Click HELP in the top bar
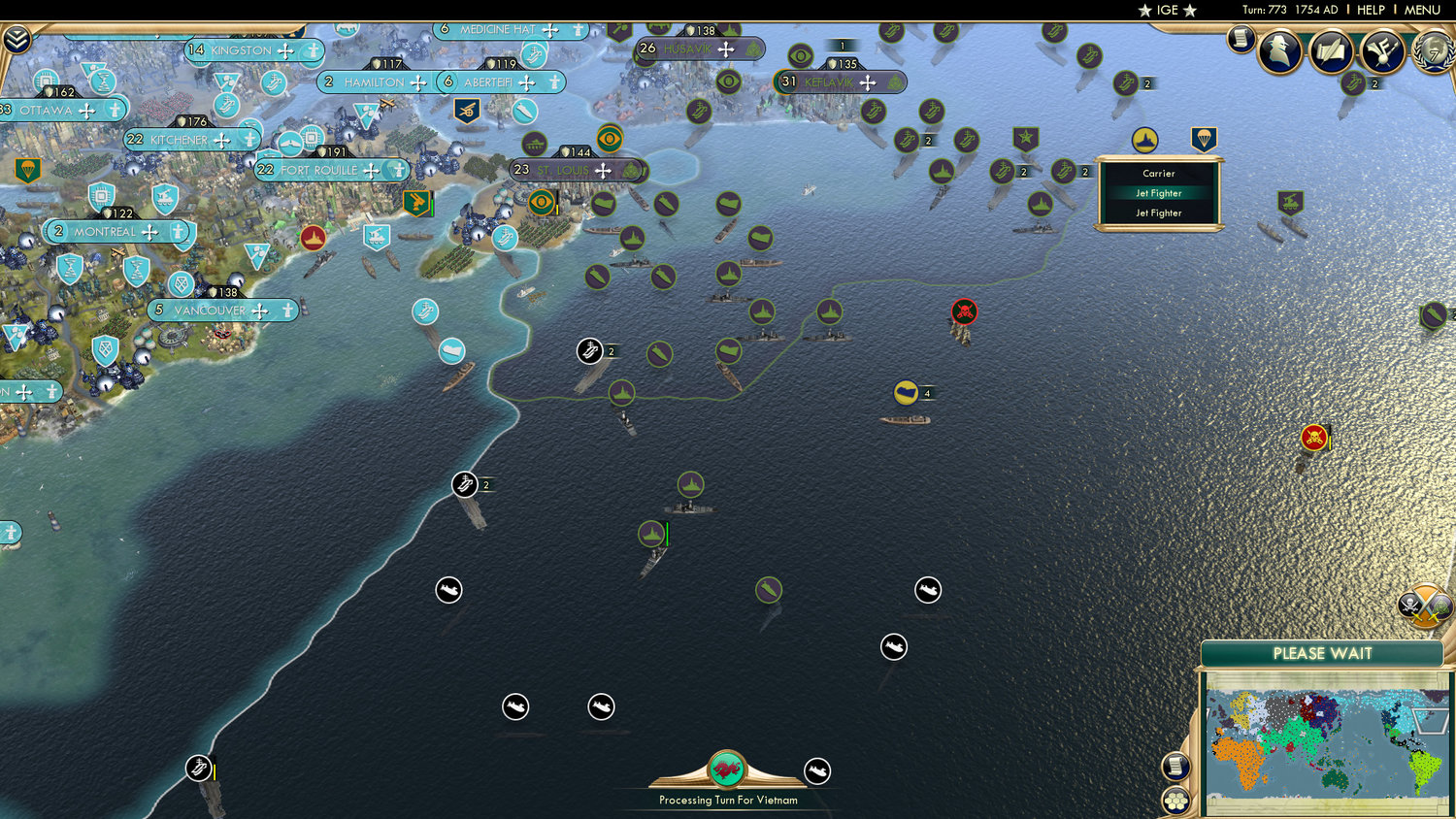 point(1372,10)
